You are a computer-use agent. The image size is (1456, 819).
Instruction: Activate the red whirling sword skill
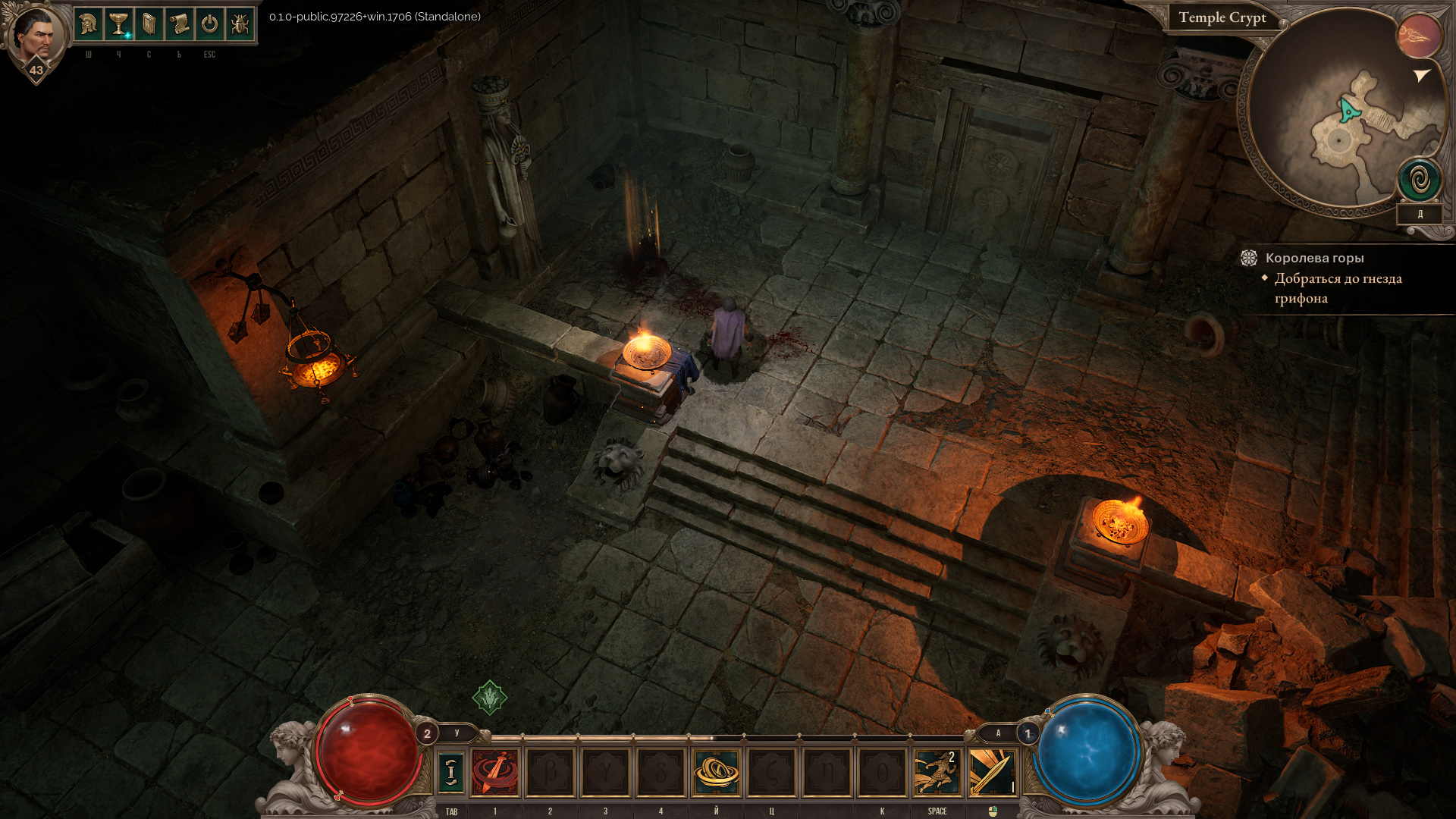pos(495,773)
